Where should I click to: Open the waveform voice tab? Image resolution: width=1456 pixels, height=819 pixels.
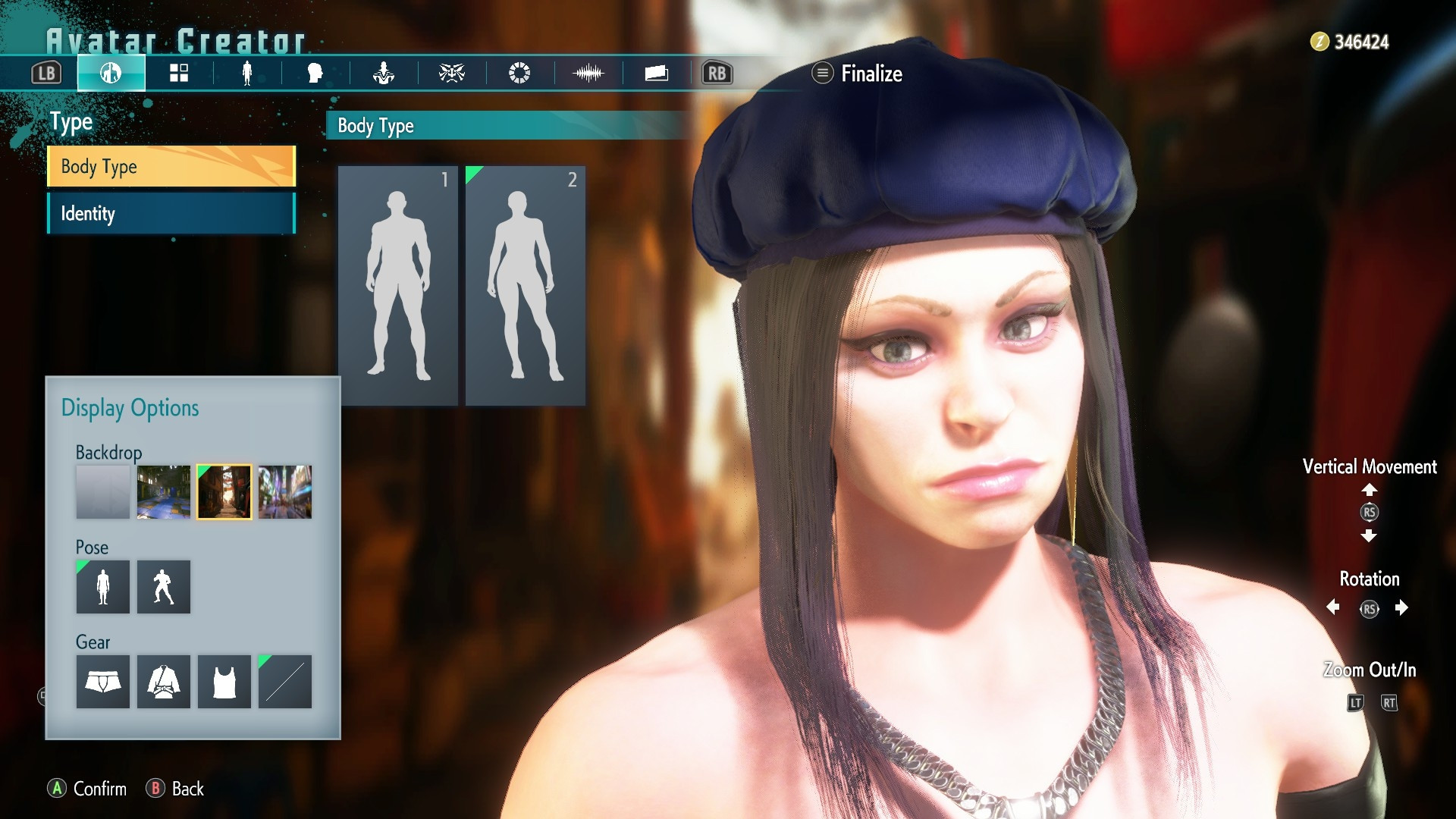[588, 74]
